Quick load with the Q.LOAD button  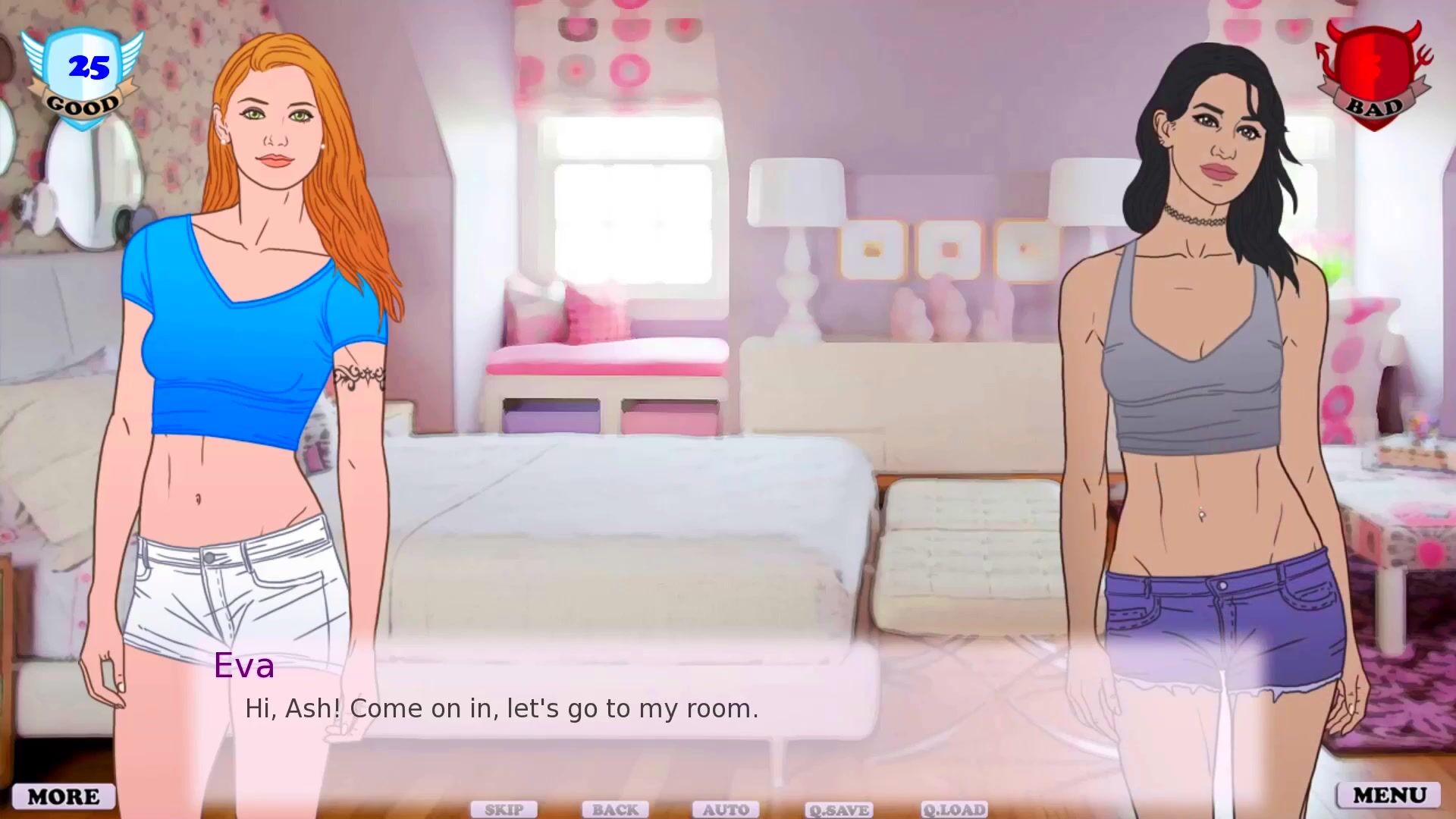[x=954, y=810]
